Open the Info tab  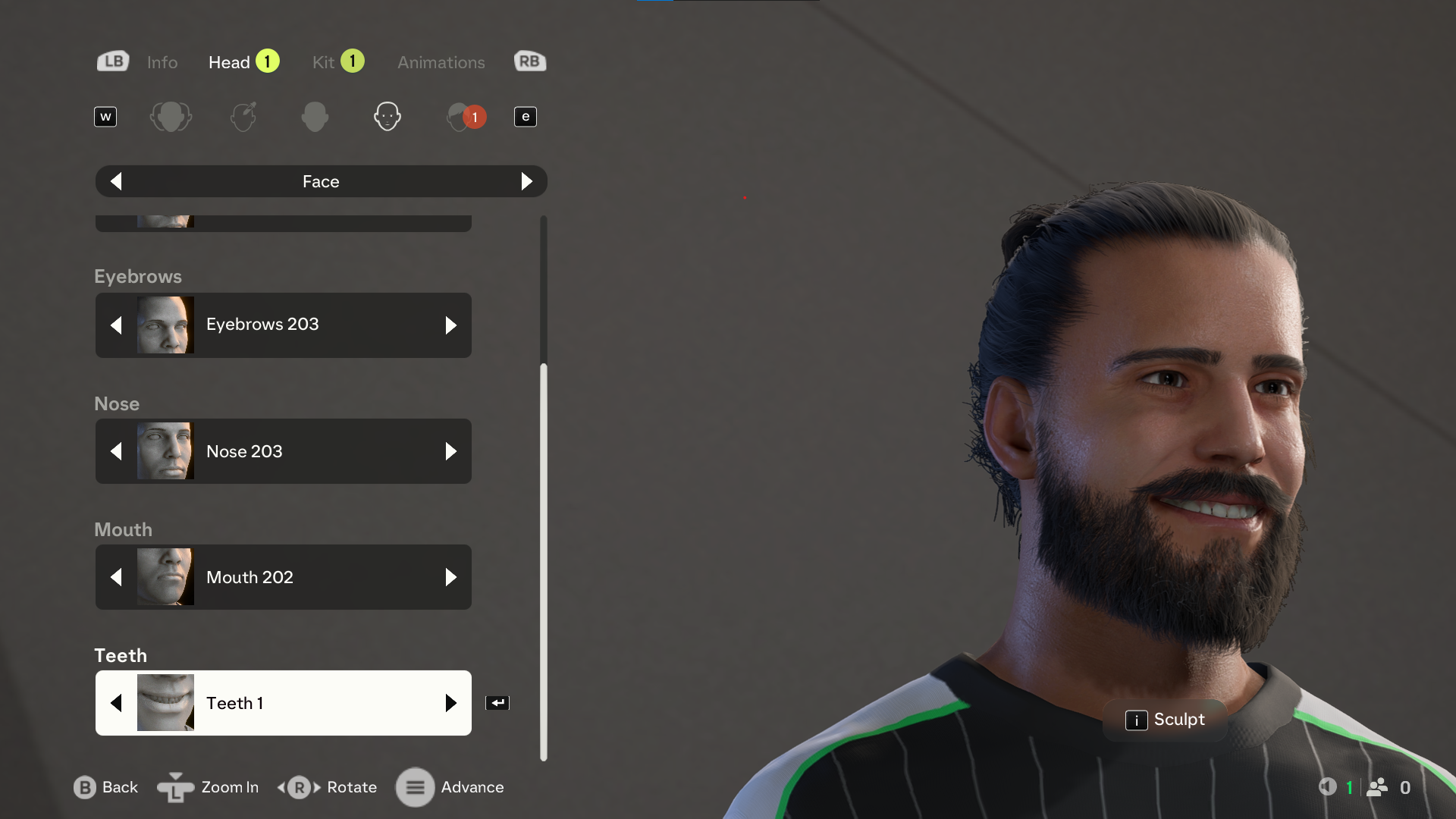pyautogui.click(x=162, y=62)
